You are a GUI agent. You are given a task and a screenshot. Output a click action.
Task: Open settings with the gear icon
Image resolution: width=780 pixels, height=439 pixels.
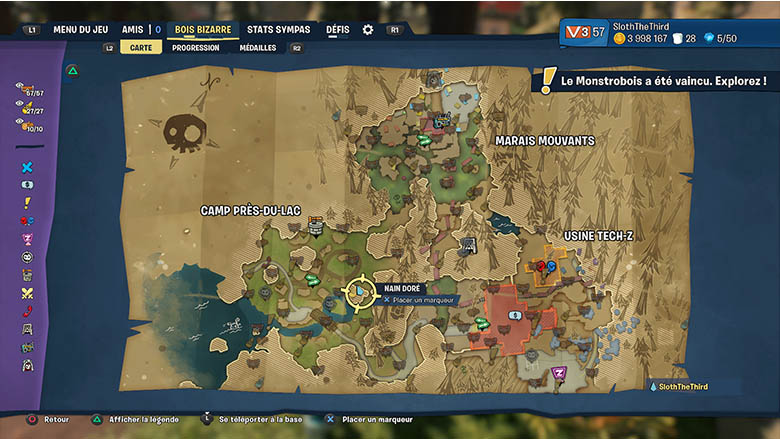368,30
